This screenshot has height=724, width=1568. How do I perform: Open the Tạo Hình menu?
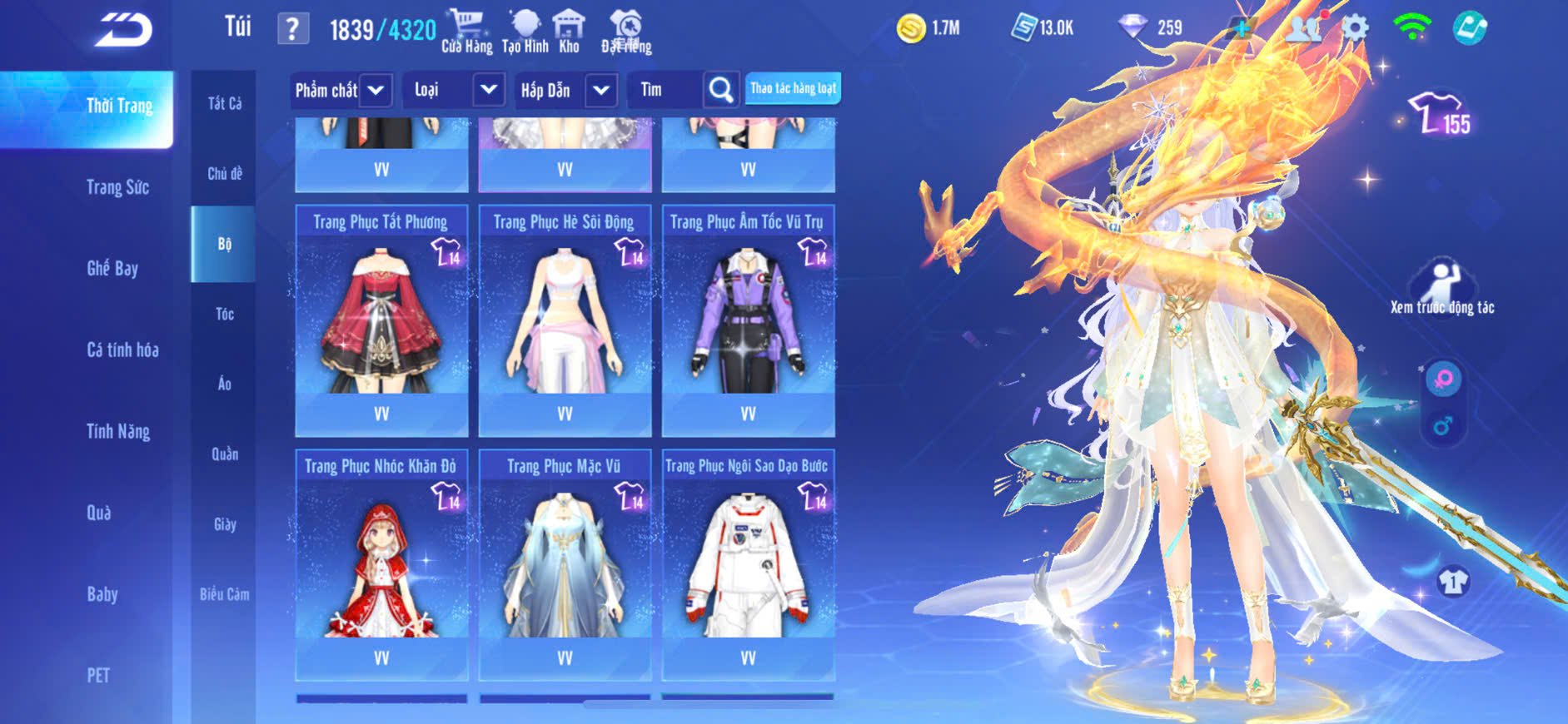pos(525,31)
